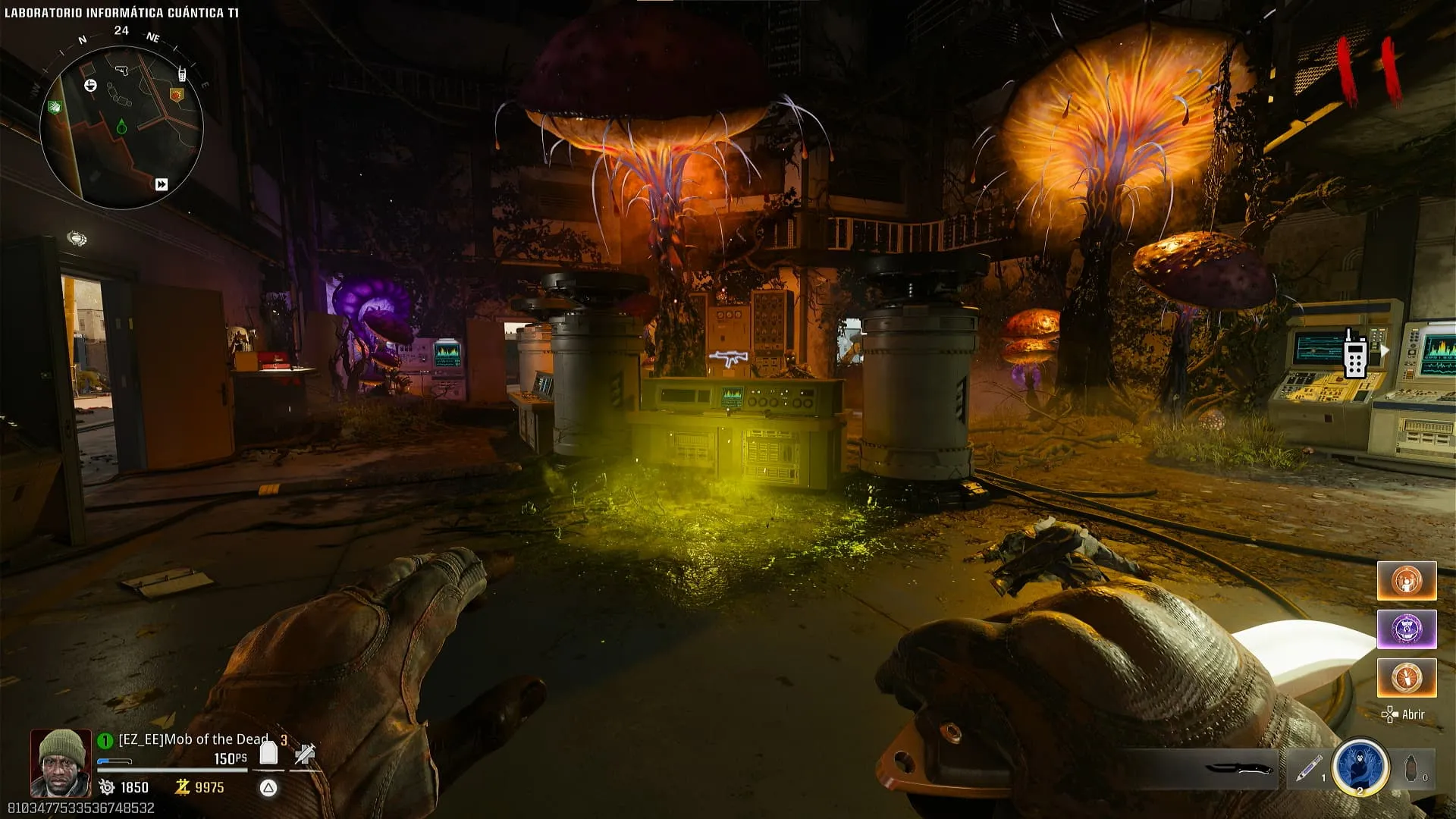Click the white round machine marker on the minimap

click(90, 85)
